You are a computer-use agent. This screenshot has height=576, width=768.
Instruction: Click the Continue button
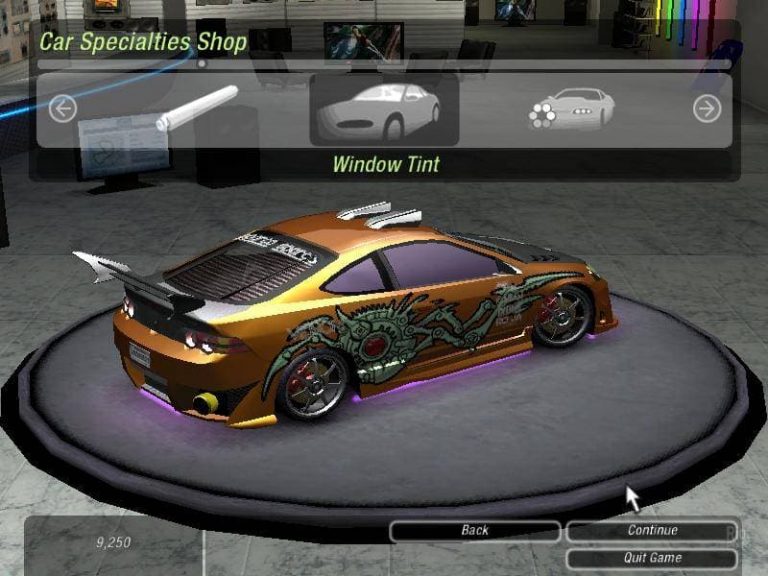[x=652, y=531]
